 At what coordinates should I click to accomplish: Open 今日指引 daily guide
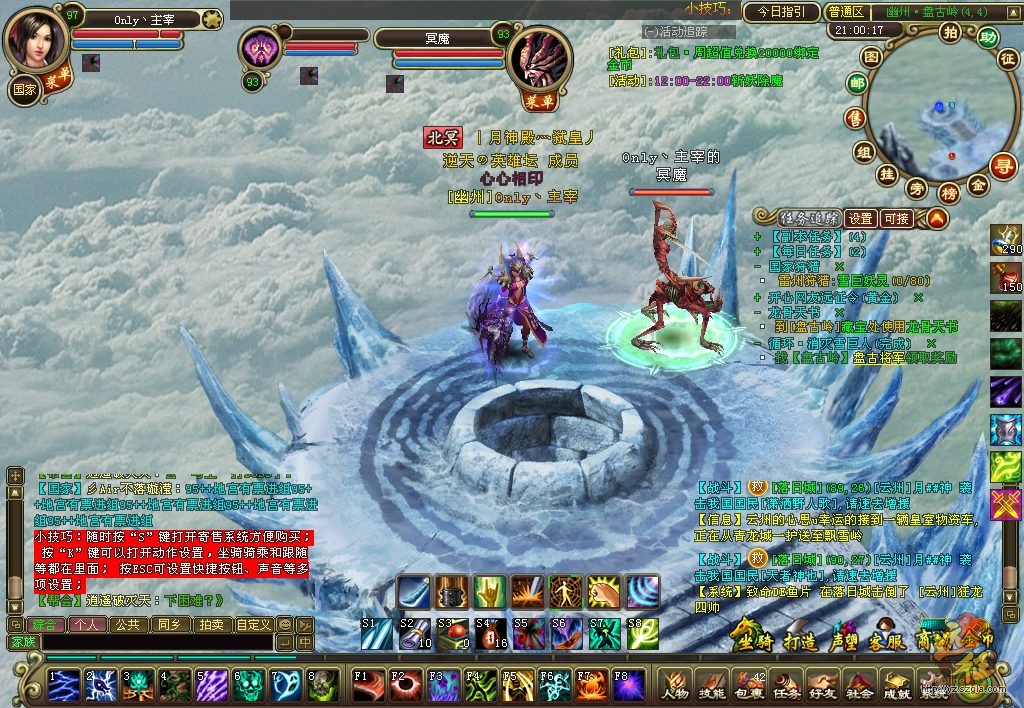tap(781, 12)
